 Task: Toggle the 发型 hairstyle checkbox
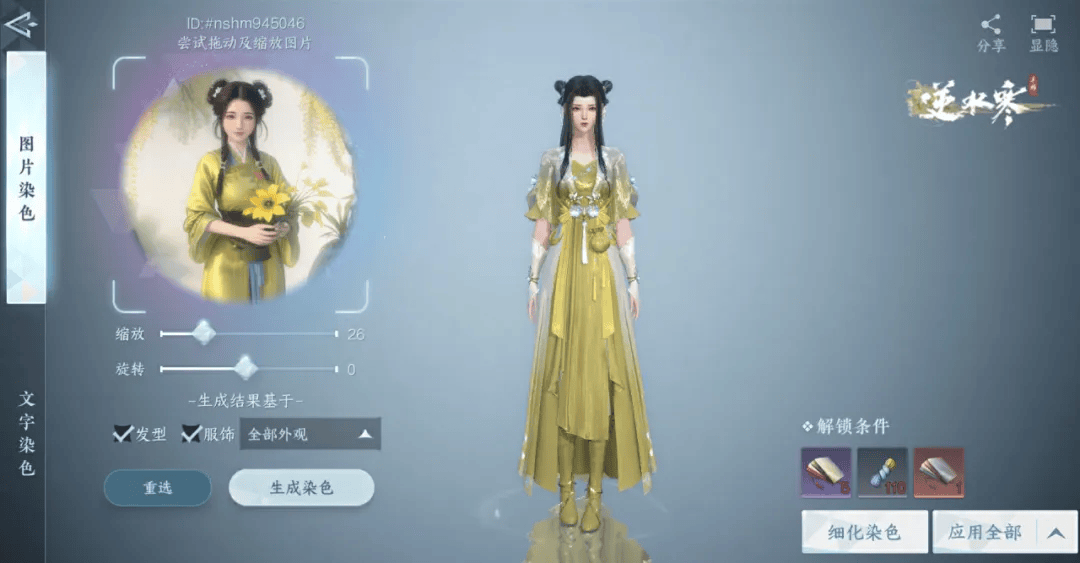tap(124, 434)
